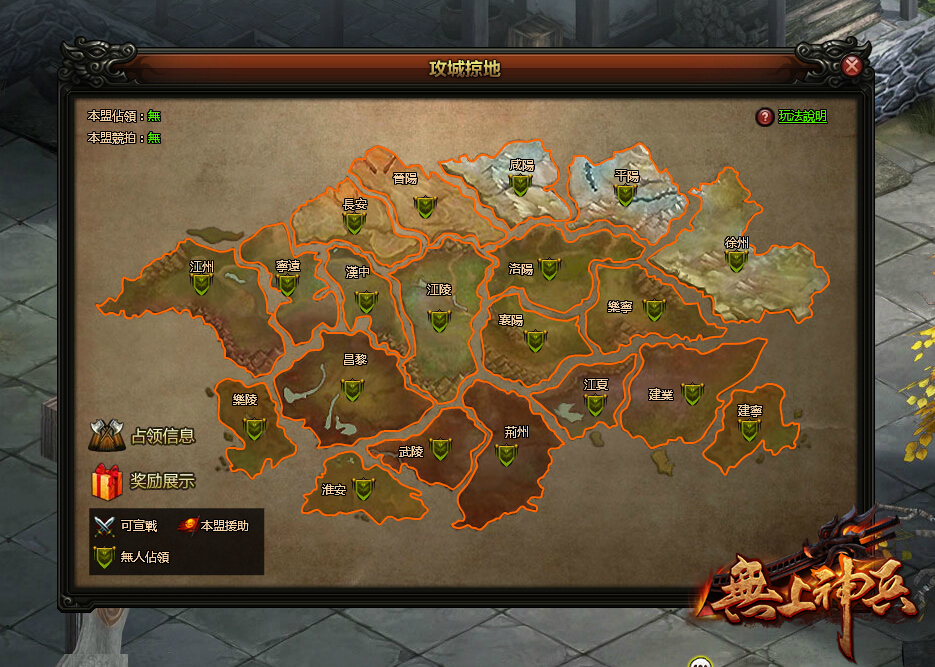Select the 昌黎 city shield marker
Viewport: 935px width, 667px height.
tap(352, 389)
